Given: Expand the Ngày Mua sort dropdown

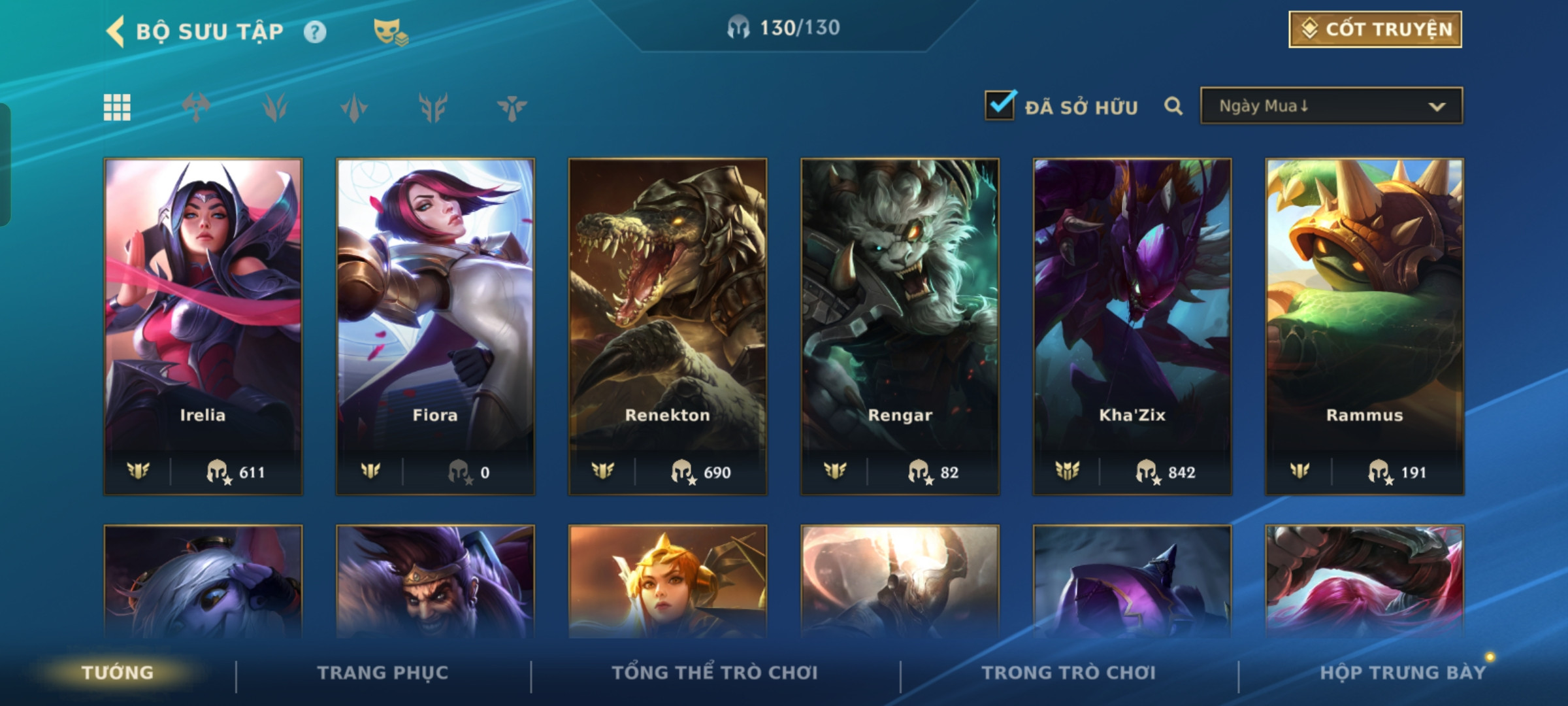Looking at the screenshot, I should 1331,106.
